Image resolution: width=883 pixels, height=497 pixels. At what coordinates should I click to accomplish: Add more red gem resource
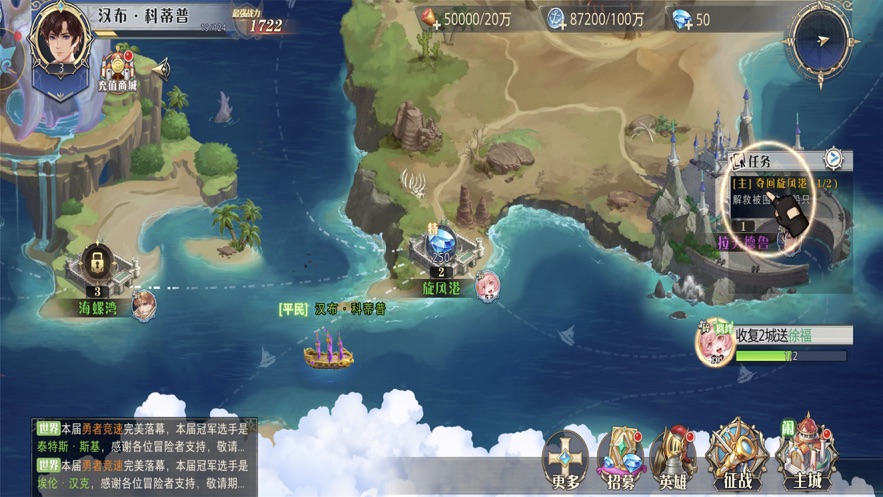pos(431,19)
